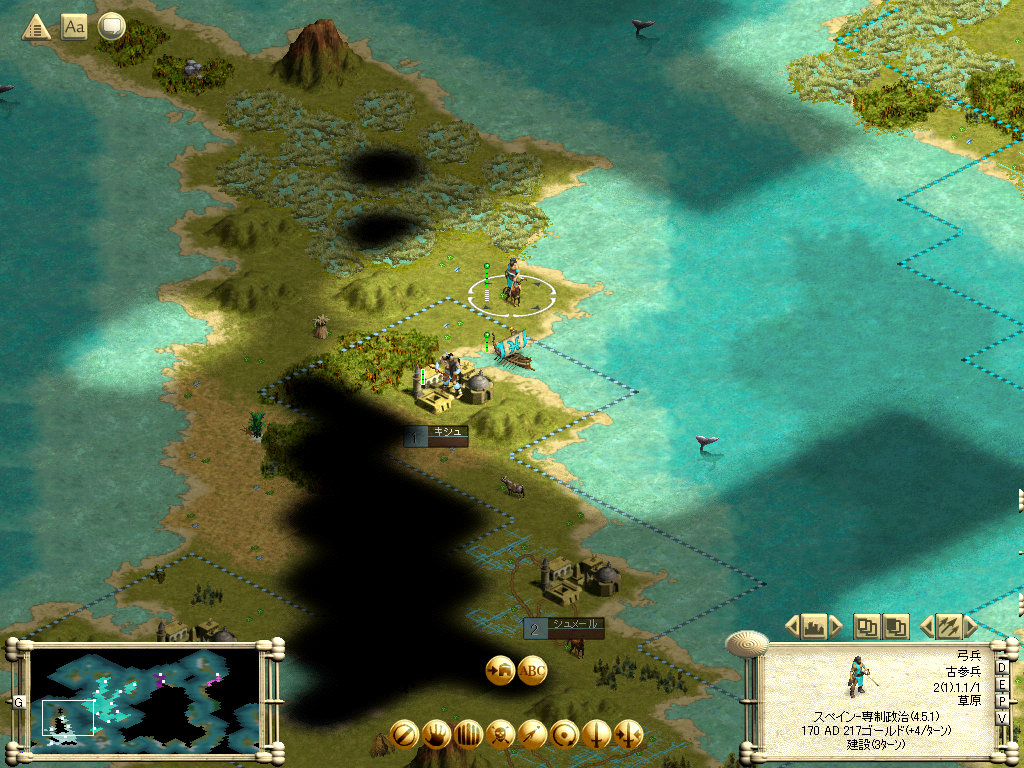Activate the sword with arrows order

(x=628, y=734)
